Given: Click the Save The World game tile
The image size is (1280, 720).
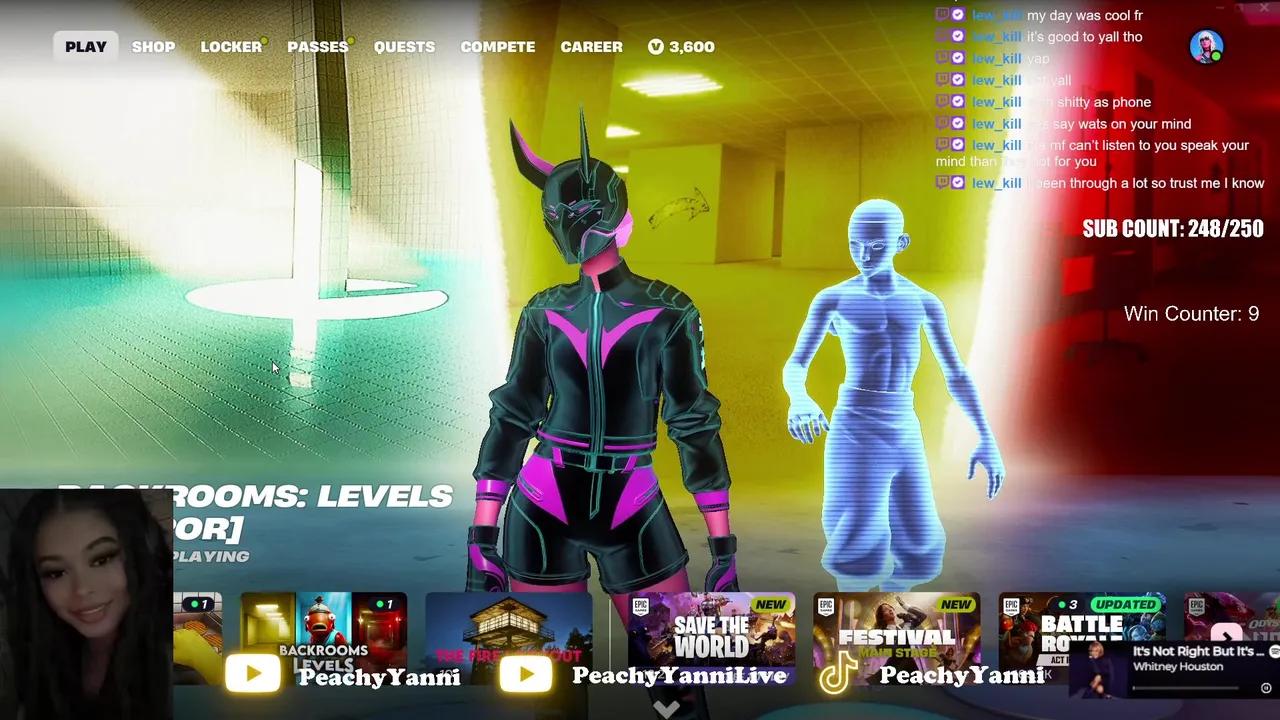Looking at the screenshot, I should 712,630.
